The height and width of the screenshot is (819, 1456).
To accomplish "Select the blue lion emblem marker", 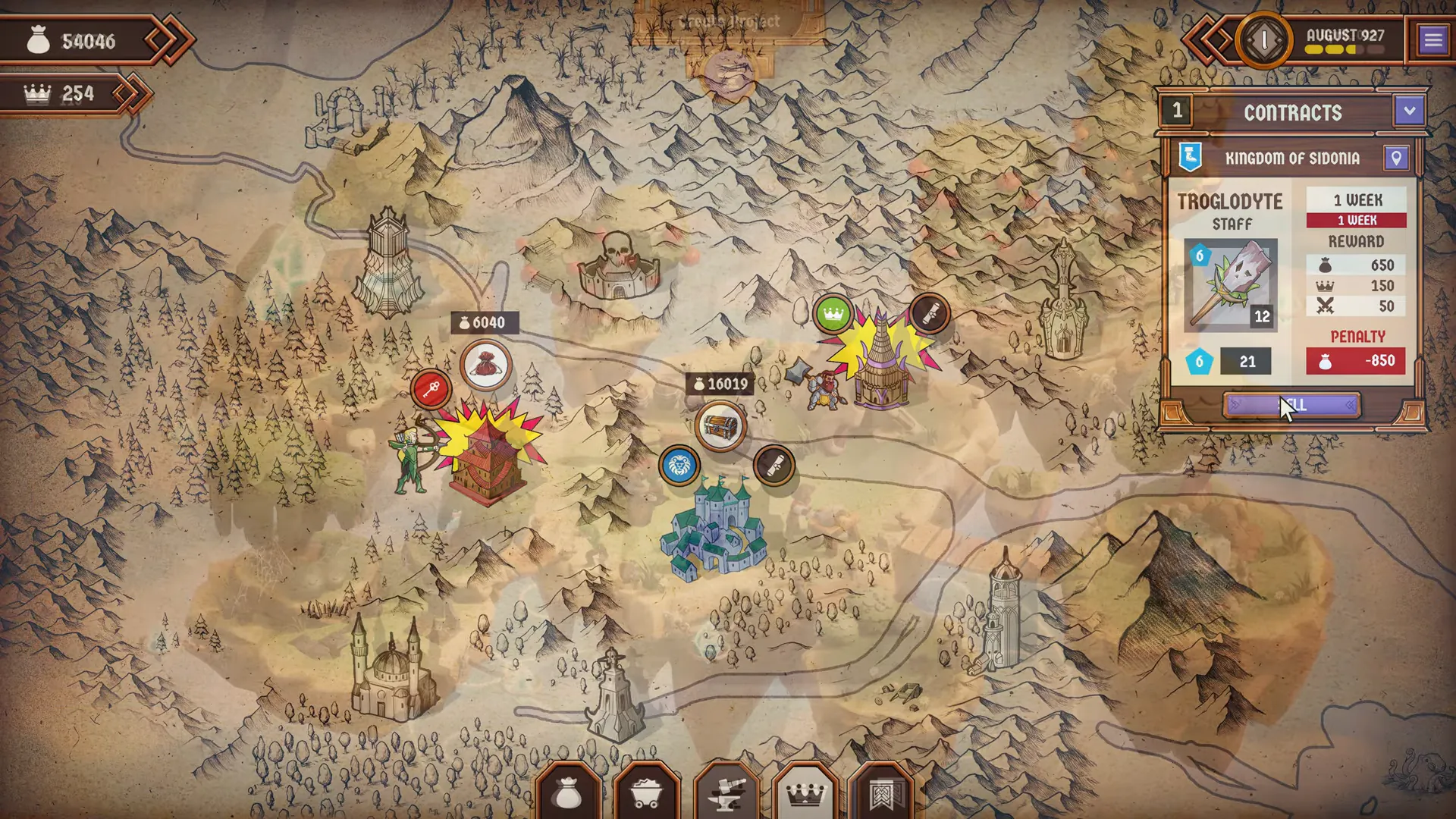I will pos(679,466).
